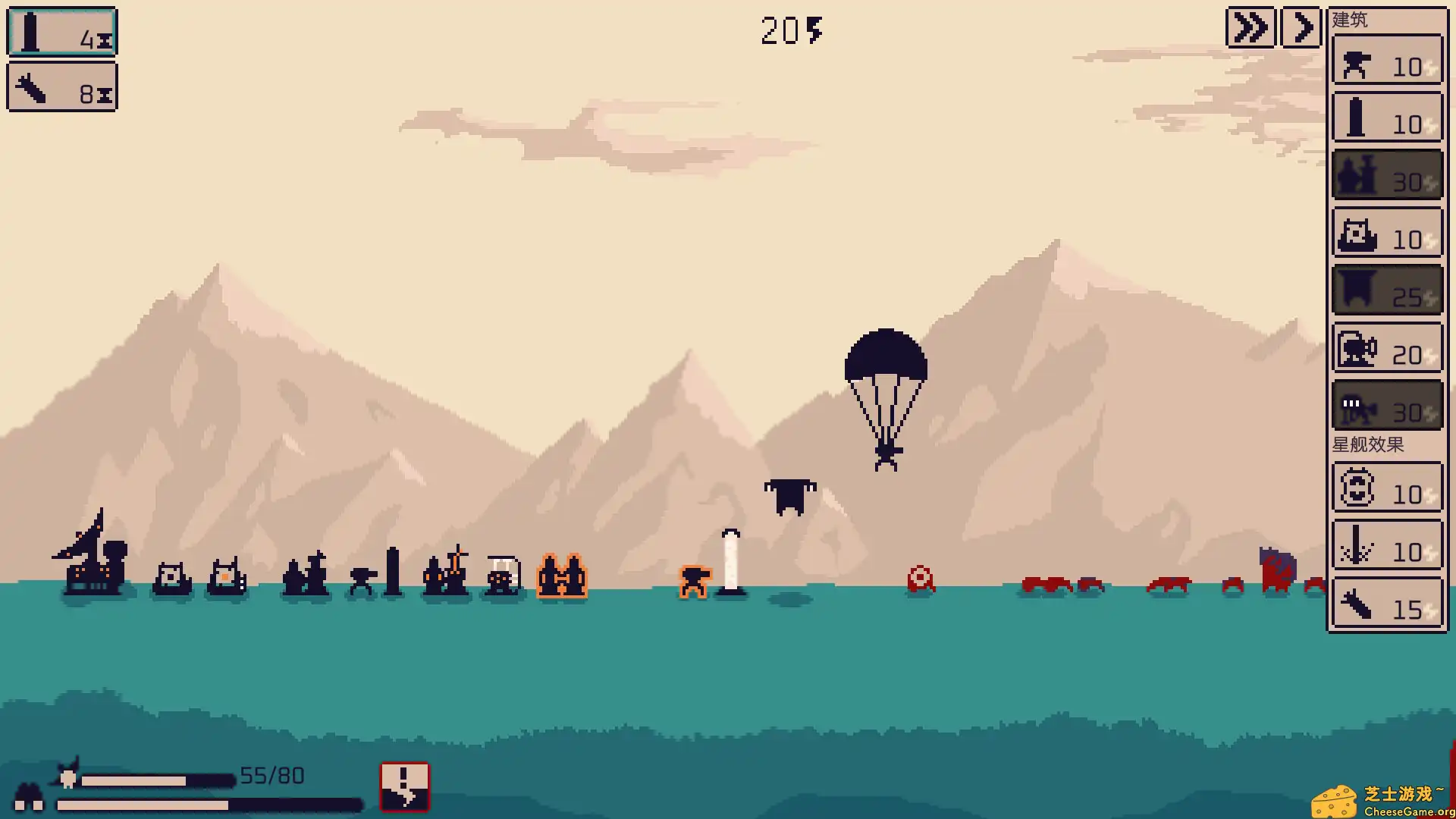
Task: Select the wall slot showing 4 uses
Action: pyautogui.click(x=62, y=32)
